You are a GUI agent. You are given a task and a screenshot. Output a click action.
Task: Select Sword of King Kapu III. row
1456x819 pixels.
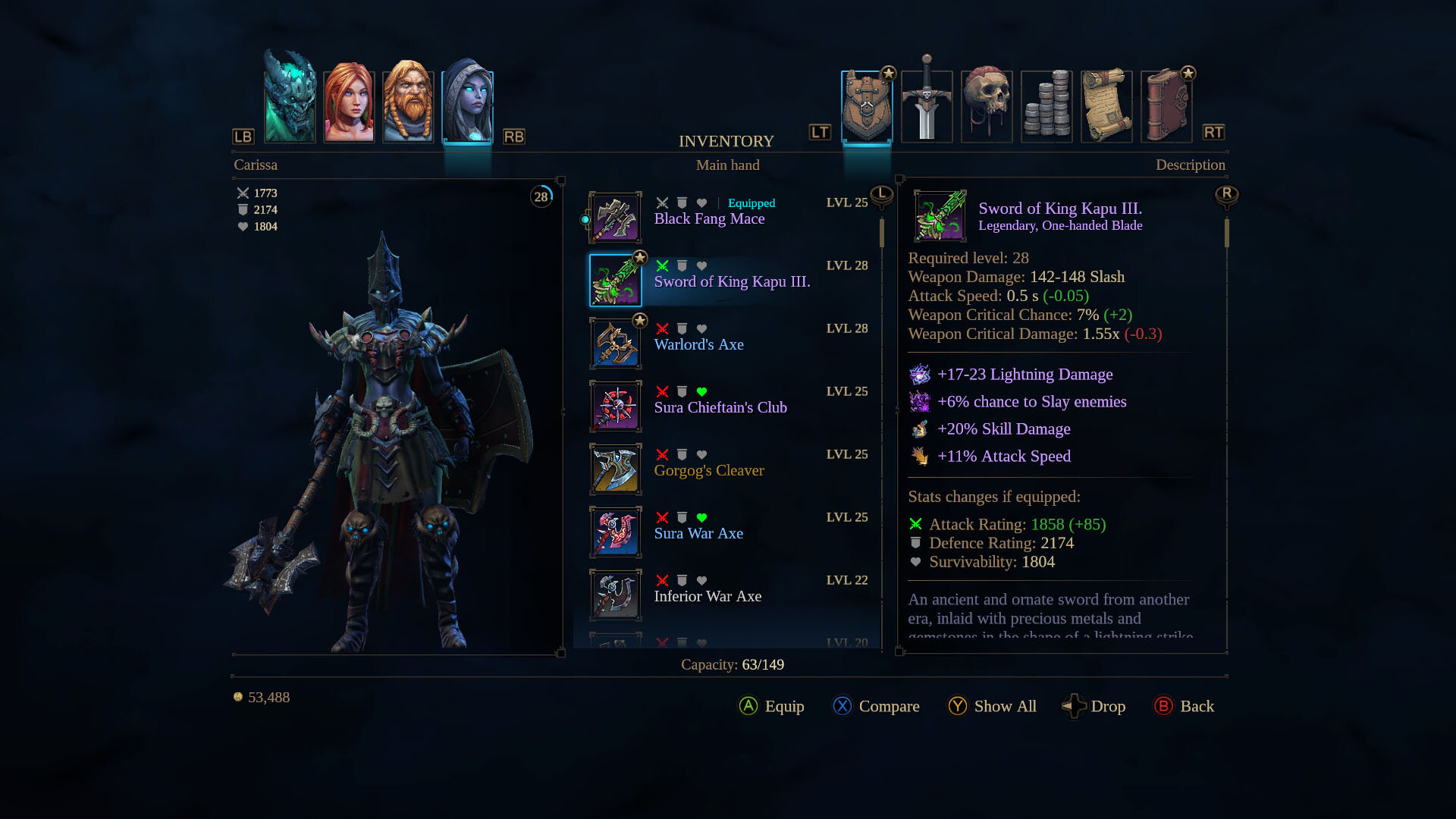(x=732, y=281)
